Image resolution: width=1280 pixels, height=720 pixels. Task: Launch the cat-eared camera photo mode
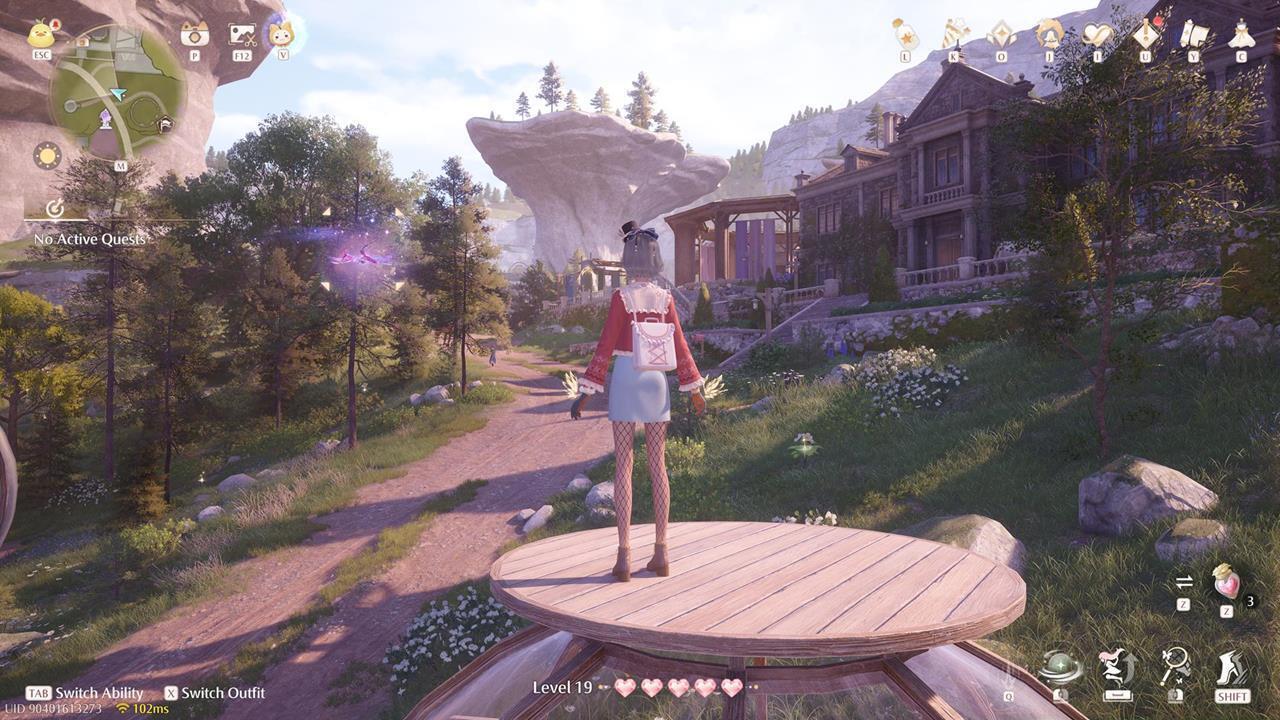(194, 35)
